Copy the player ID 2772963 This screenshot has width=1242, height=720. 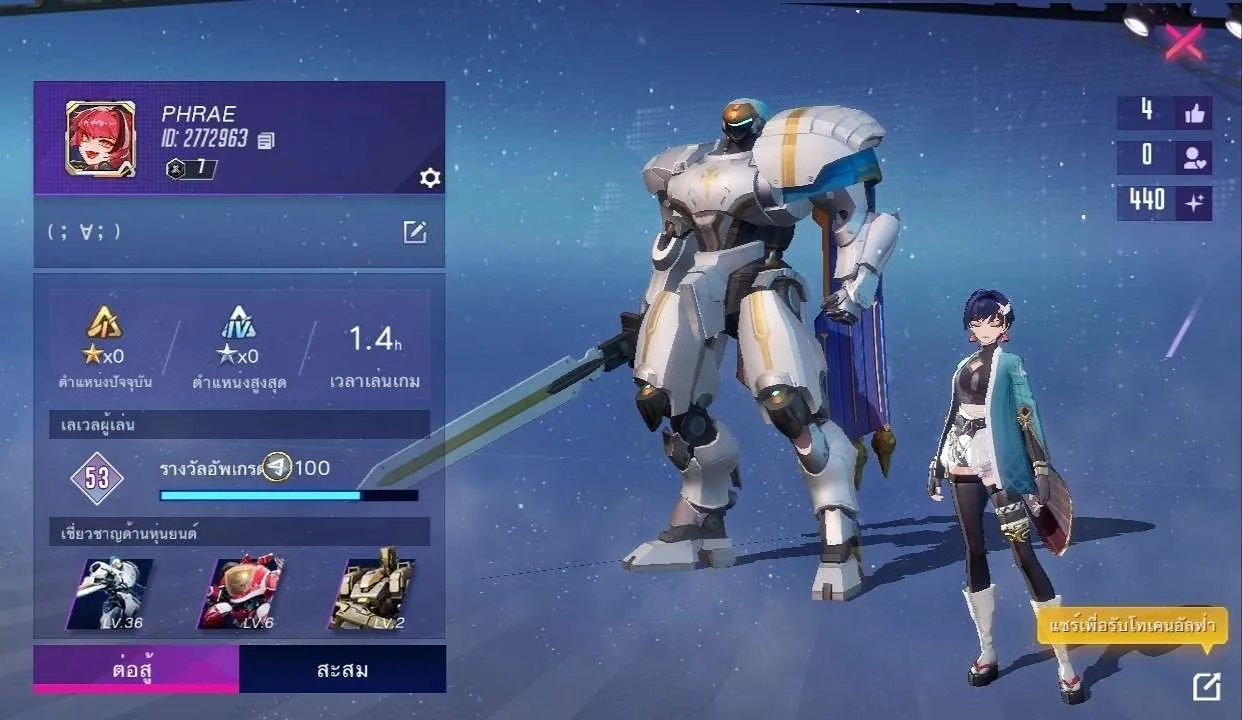(x=266, y=141)
